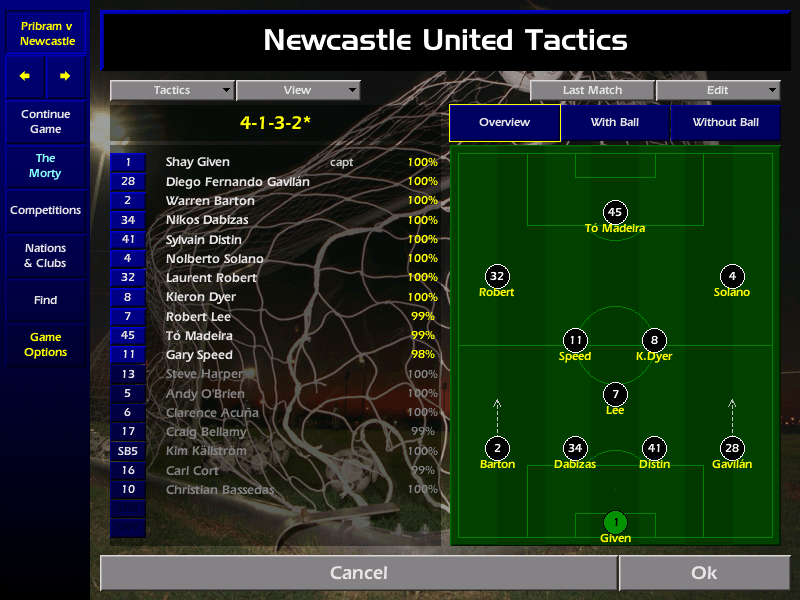This screenshot has height=600, width=800.
Task: Open Nations & Clubs
Action: click(x=45, y=256)
